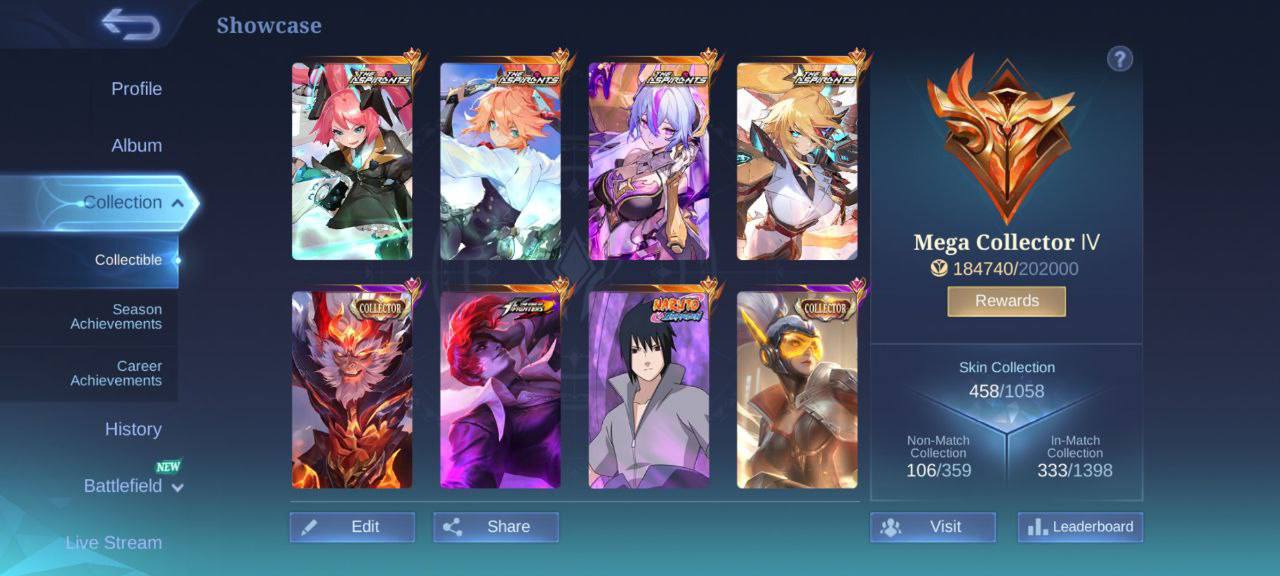Image resolution: width=1280 pixels, height=576 pixels.
Task: Open the question mark help icon
Action: (1119, 59)
